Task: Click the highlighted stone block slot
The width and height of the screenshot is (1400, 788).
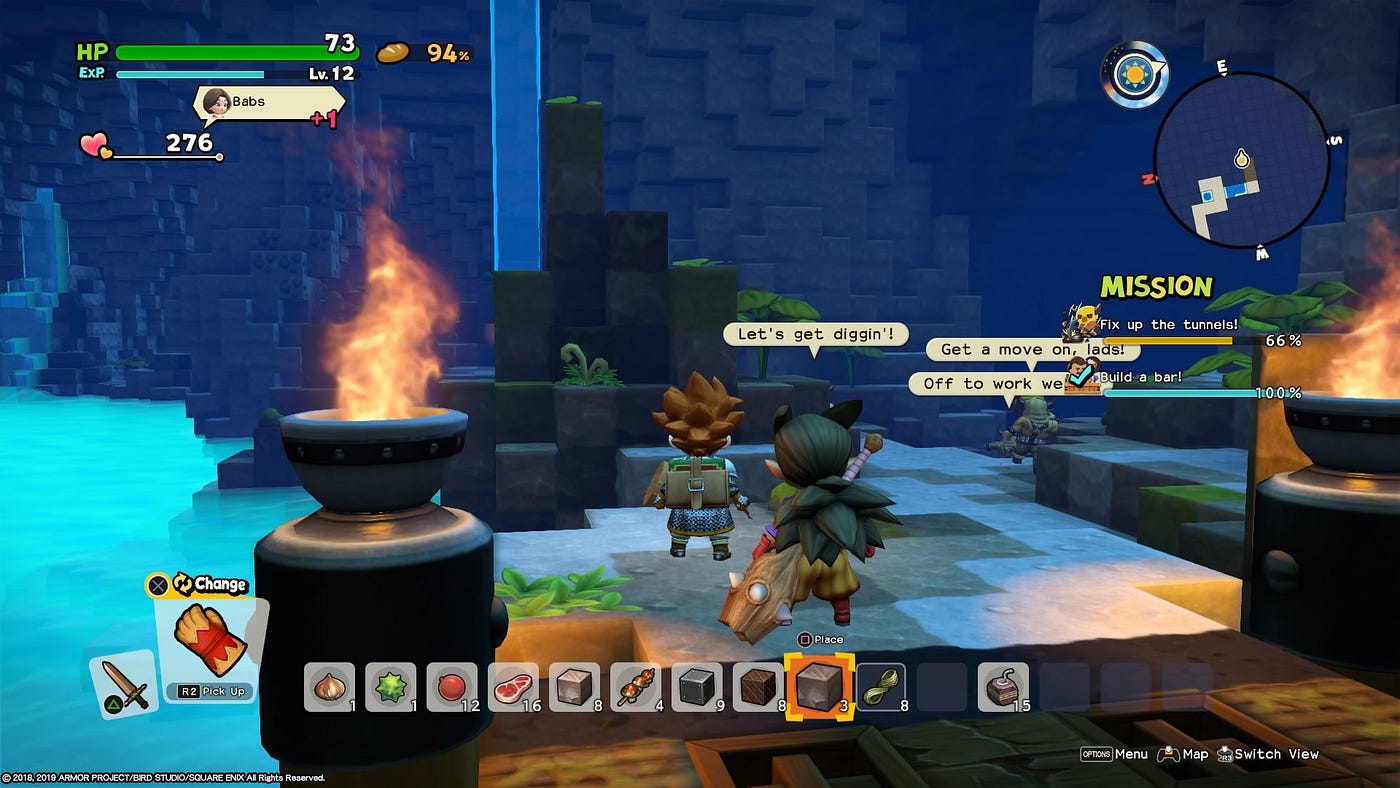Action: pos(819,687)
